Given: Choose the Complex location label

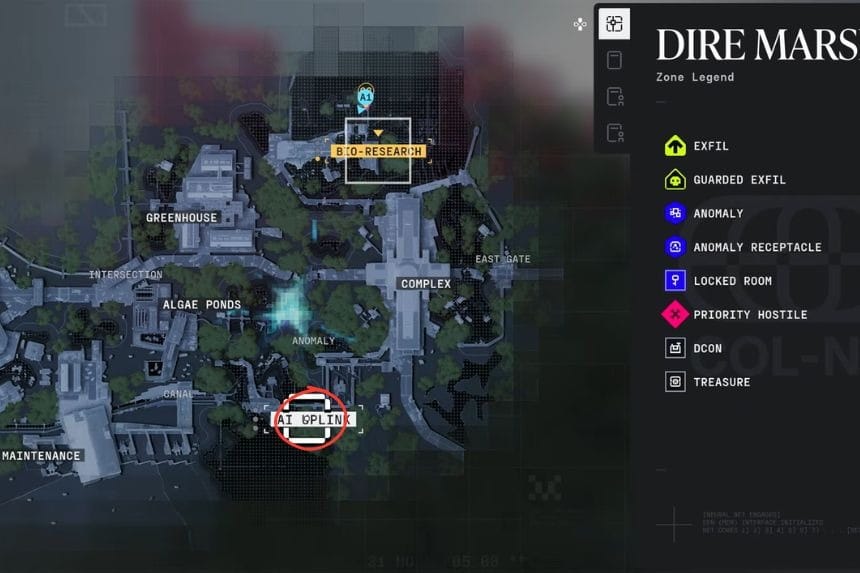Looking at the screenshot, I should click(426, 284).
